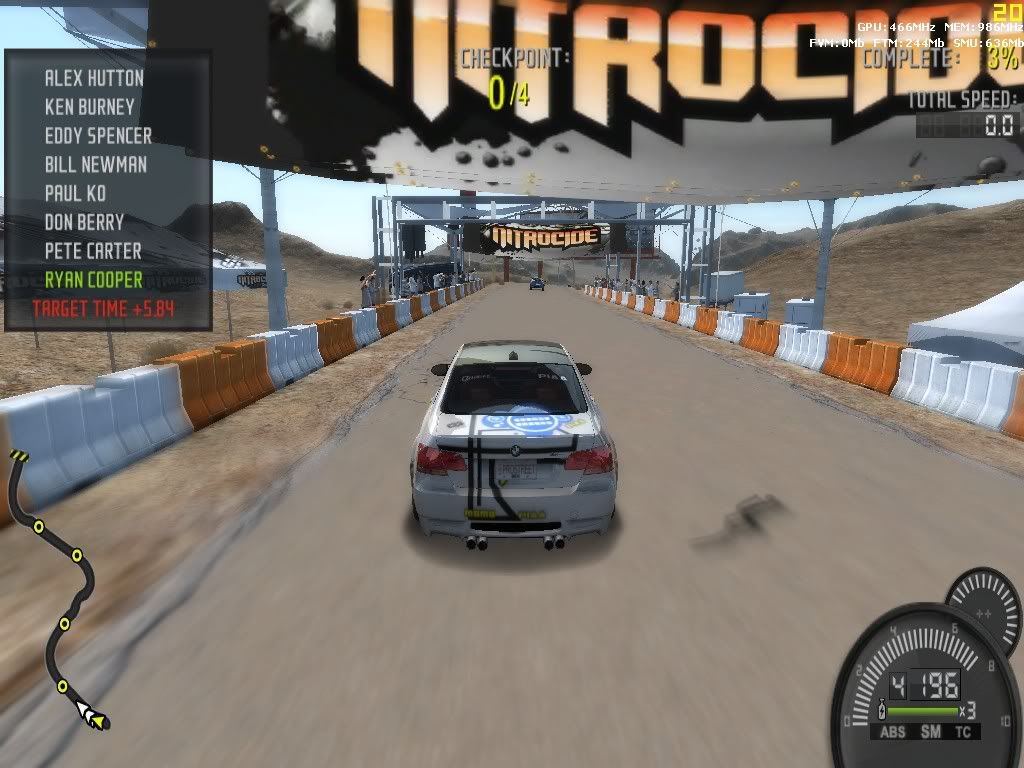This screenshot has height=768, width=1024.
Task: Click the player arrow on the minimap
Action: [93, 715]
